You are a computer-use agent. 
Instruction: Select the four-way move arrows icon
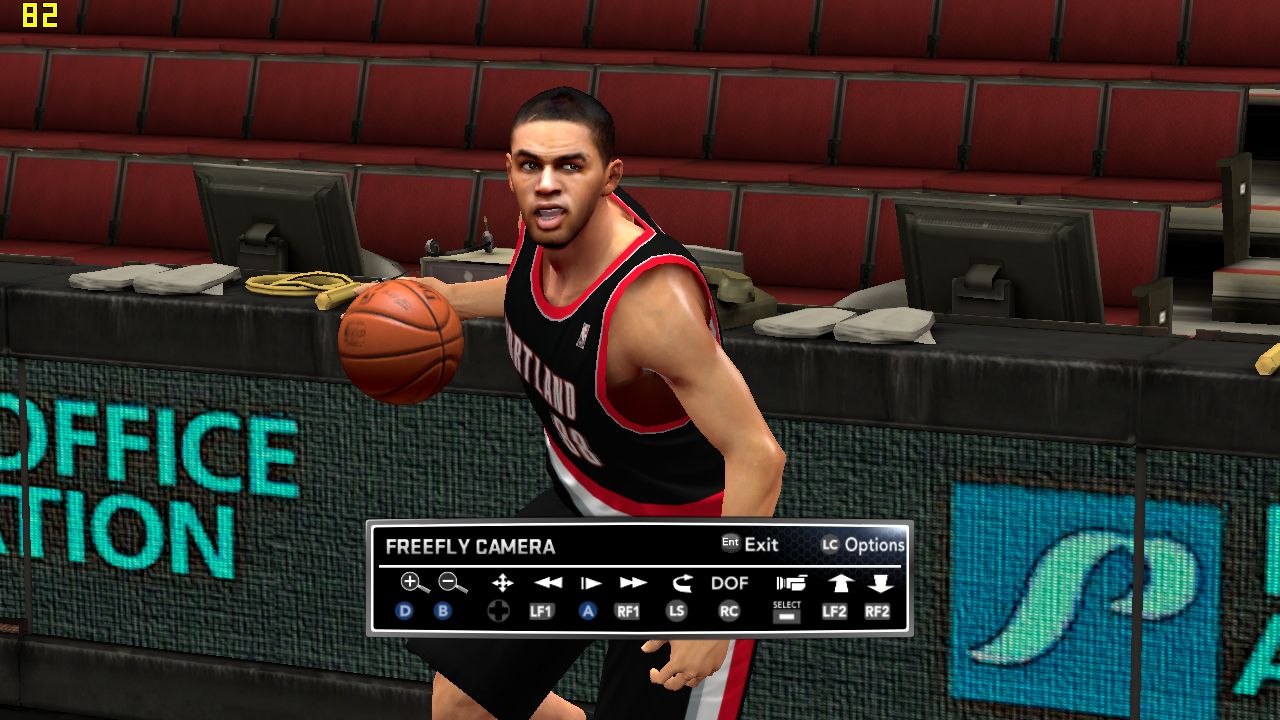502,583
